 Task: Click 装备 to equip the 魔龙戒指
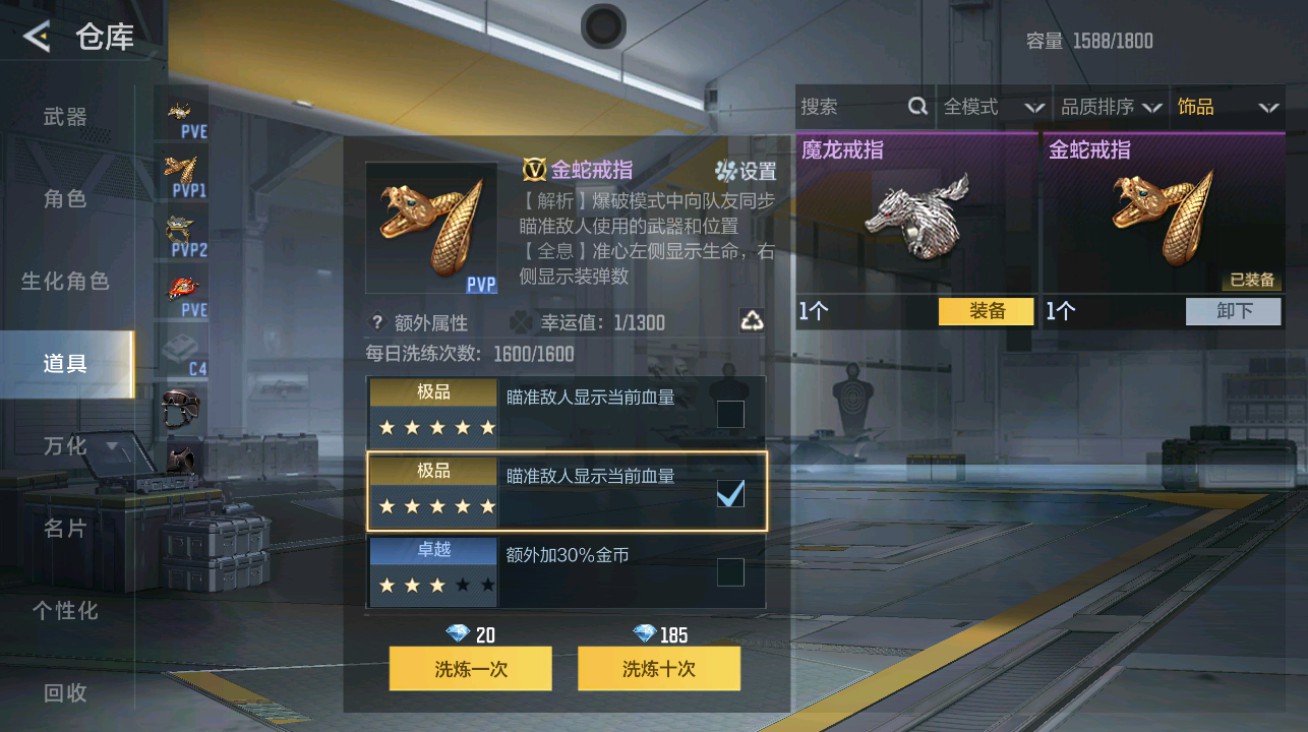pos(985,312)
